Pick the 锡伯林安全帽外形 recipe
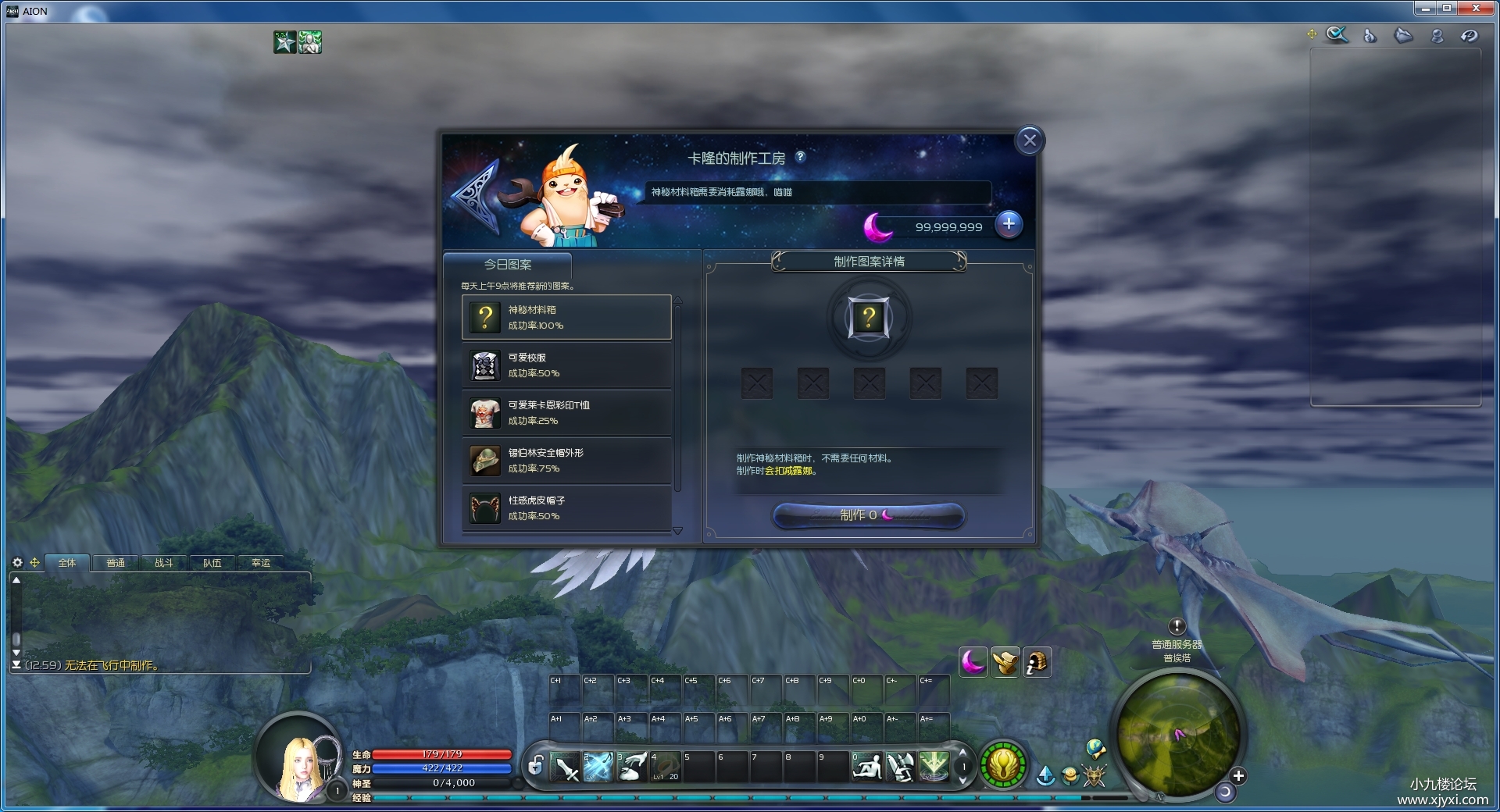1500x812 pixels. tap(566, 461)
